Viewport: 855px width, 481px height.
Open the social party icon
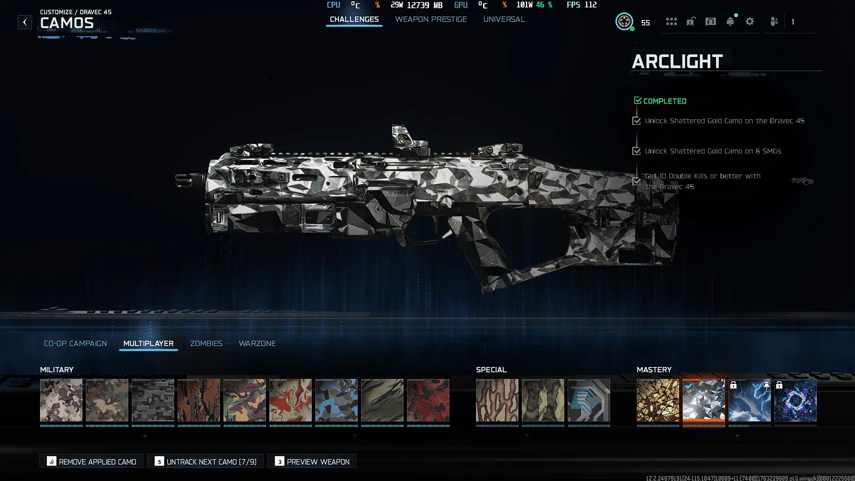774,21
